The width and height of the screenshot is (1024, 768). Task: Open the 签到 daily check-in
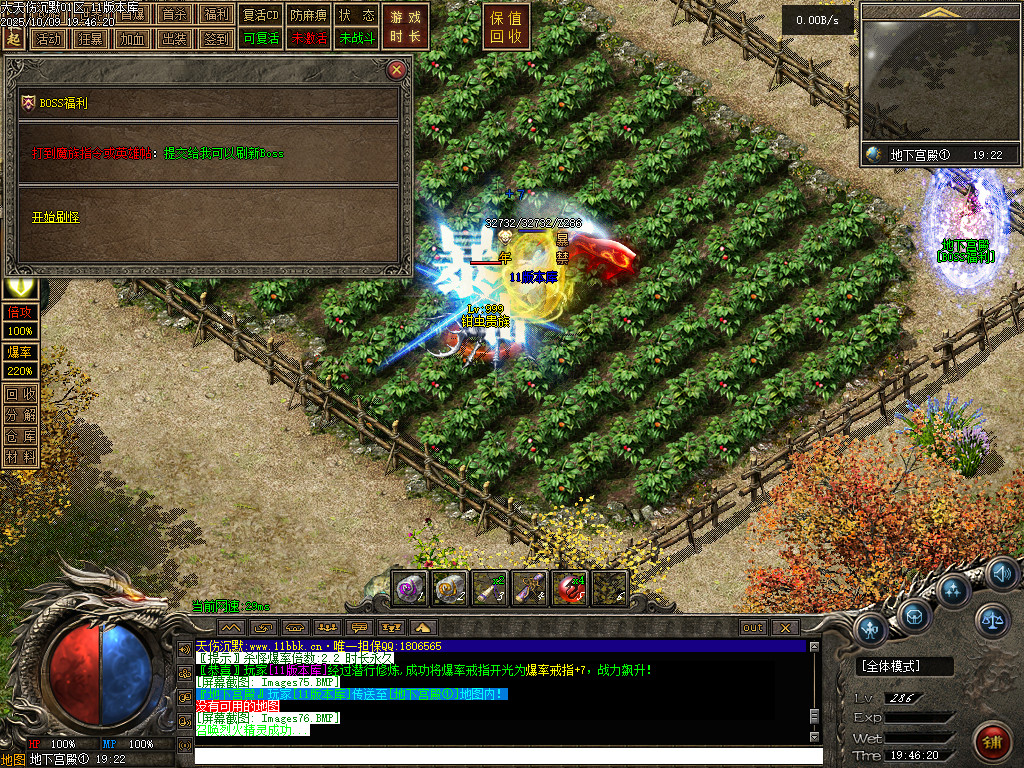click(215, 39)
